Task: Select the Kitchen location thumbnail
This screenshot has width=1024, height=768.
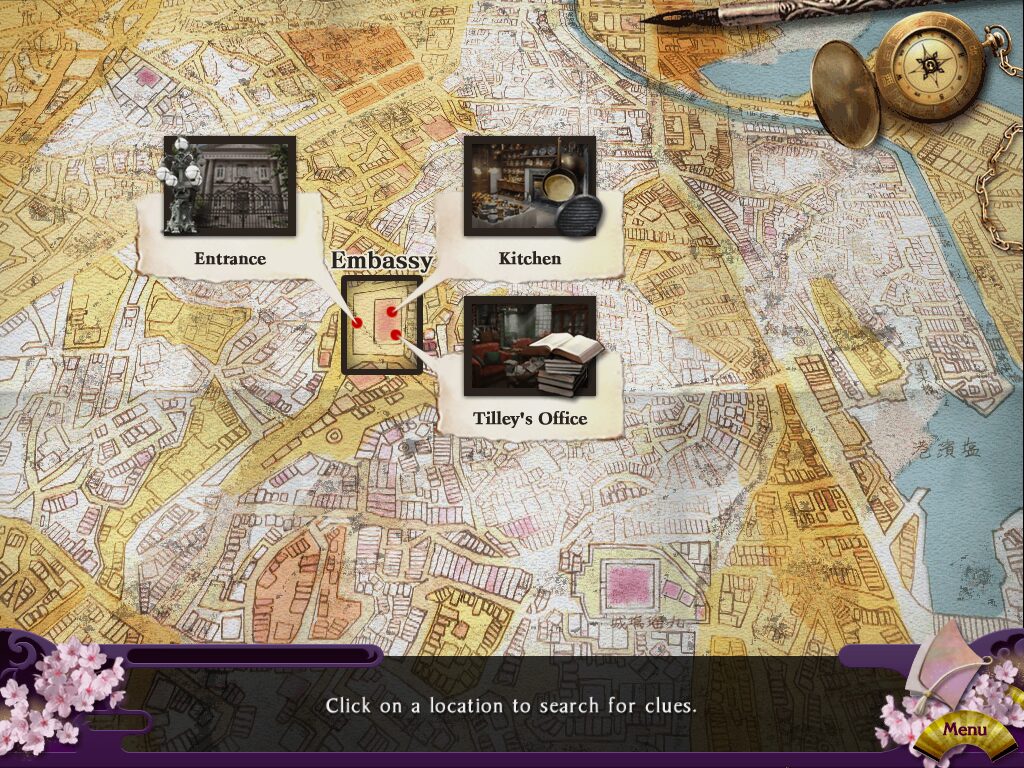Action: coord(529,187)
